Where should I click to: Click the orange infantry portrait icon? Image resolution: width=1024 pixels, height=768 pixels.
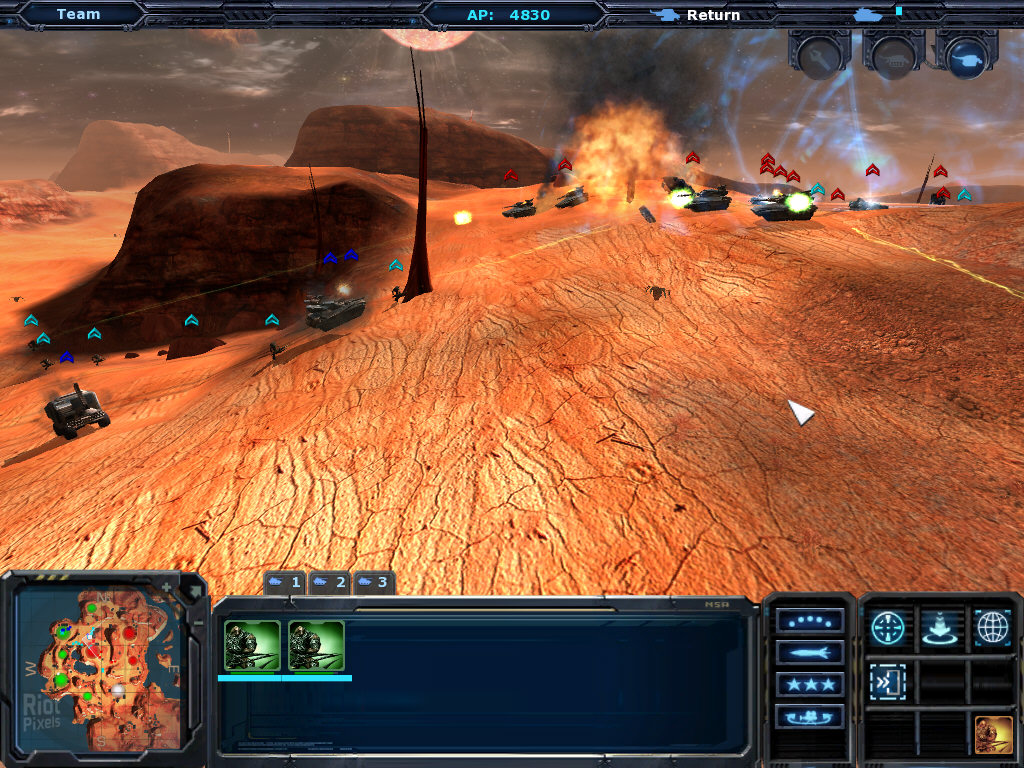click(993, 735)
